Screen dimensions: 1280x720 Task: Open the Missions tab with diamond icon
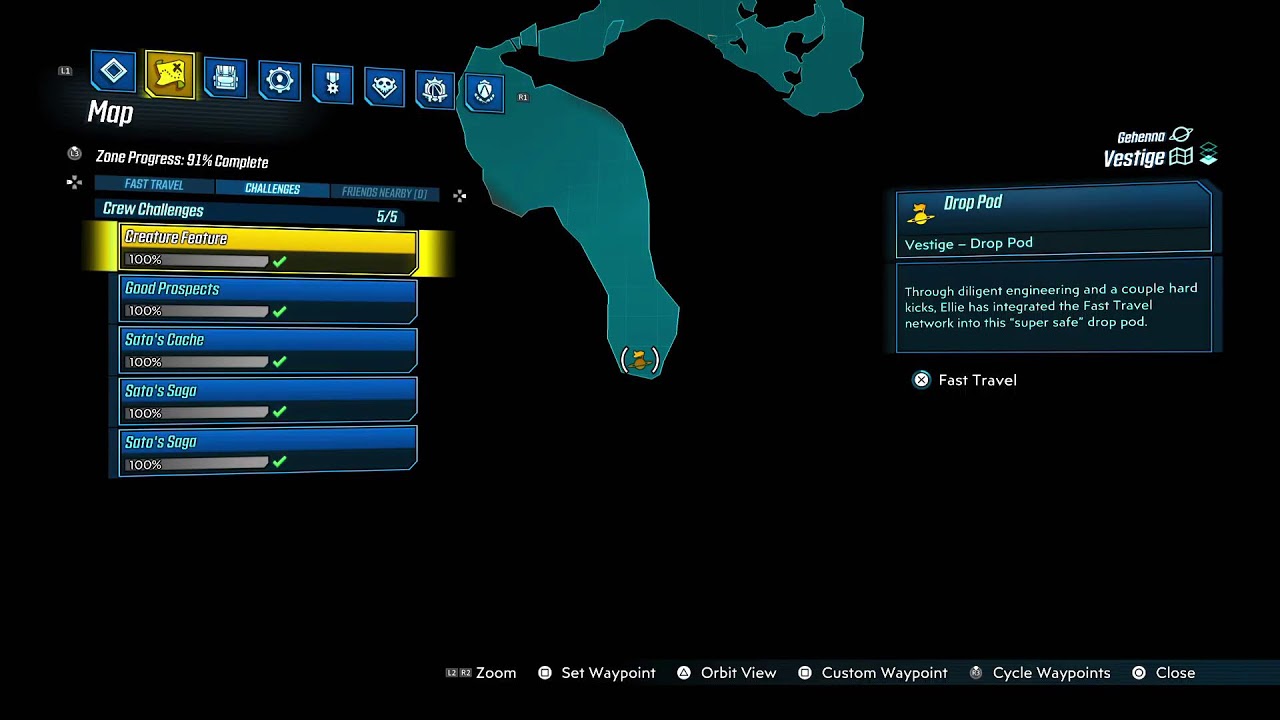113,72
